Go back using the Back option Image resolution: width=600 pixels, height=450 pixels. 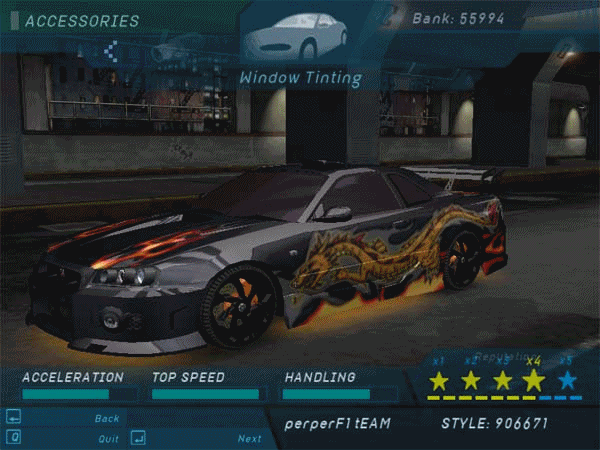(x=107, y=418)
